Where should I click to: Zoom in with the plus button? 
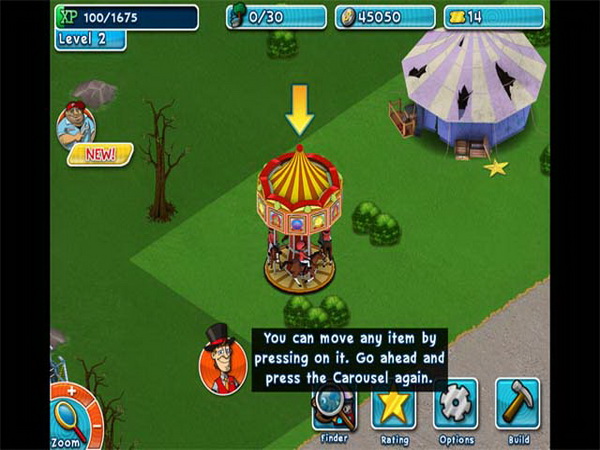(71, 390)
